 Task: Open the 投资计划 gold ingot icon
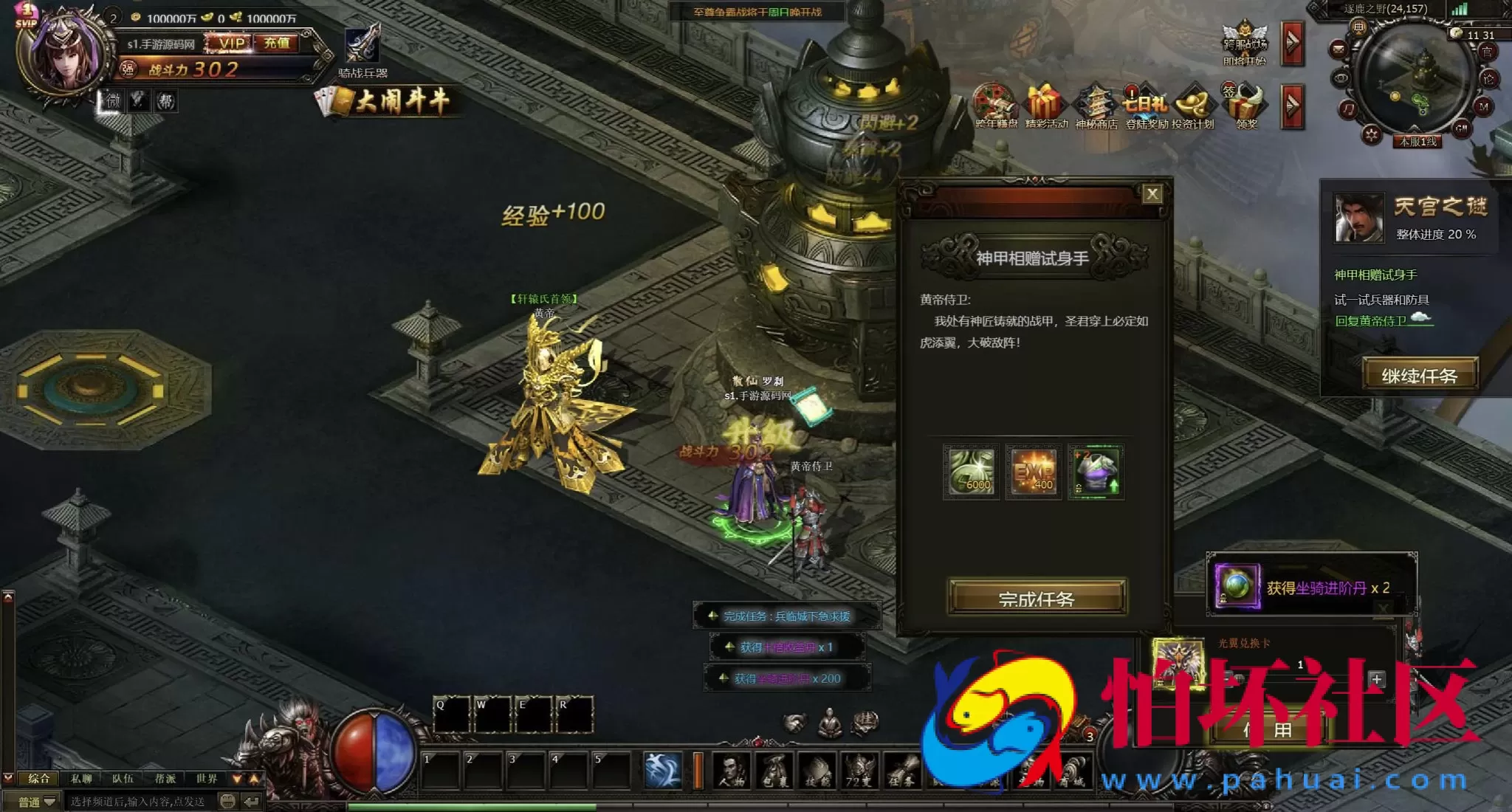click(1193, 103)
